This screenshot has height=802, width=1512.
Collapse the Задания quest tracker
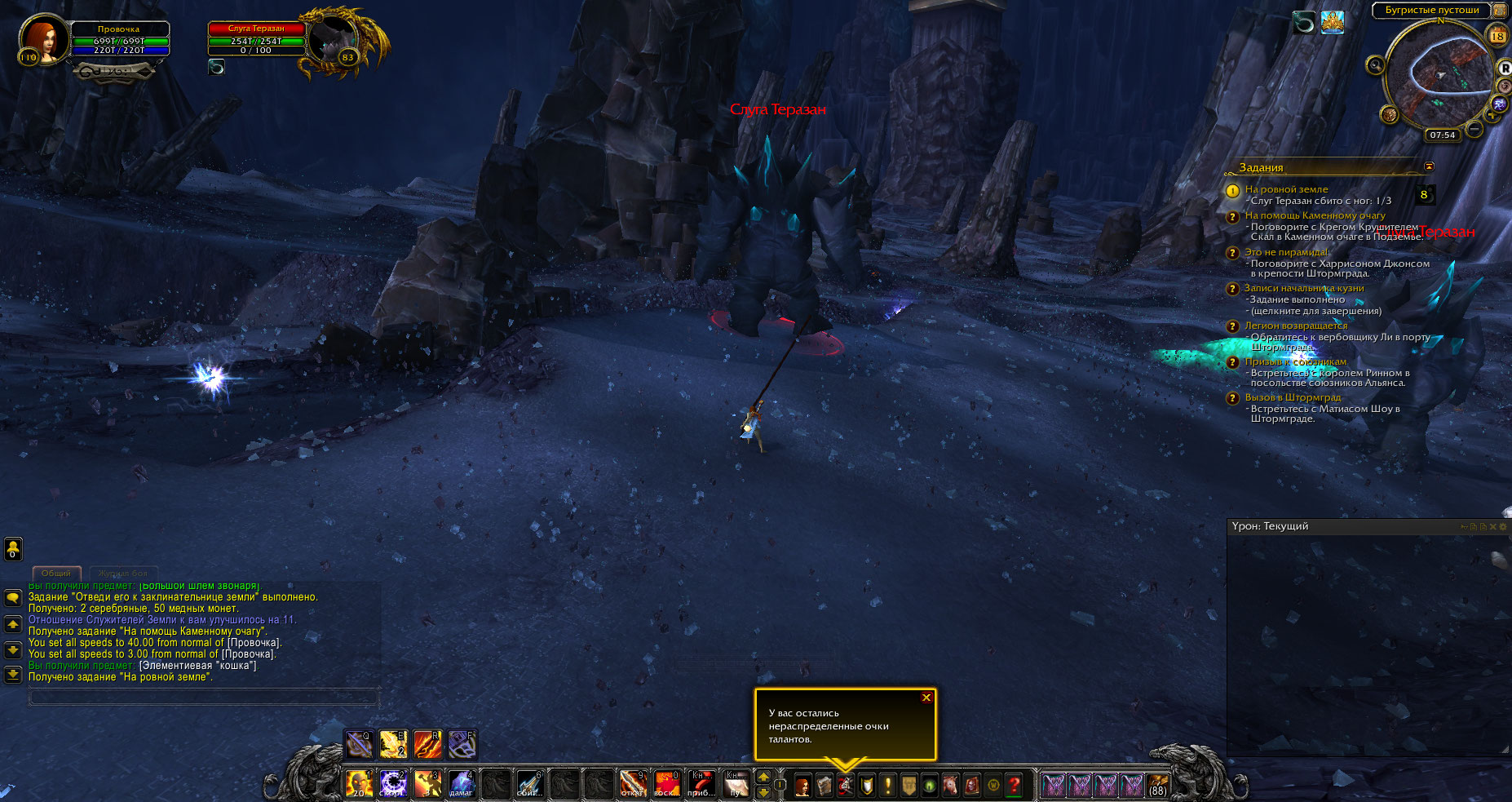[x=1429, y=166]
